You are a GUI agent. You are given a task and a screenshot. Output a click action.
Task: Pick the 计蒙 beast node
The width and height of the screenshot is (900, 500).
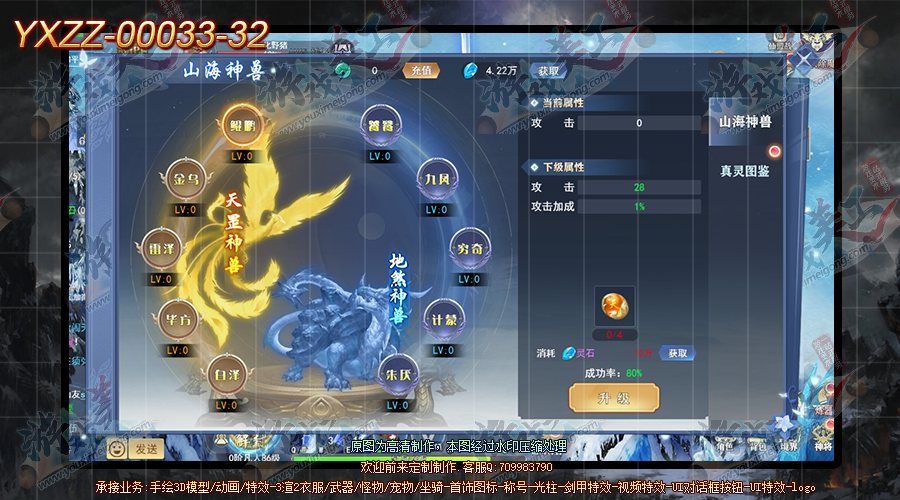443,320
